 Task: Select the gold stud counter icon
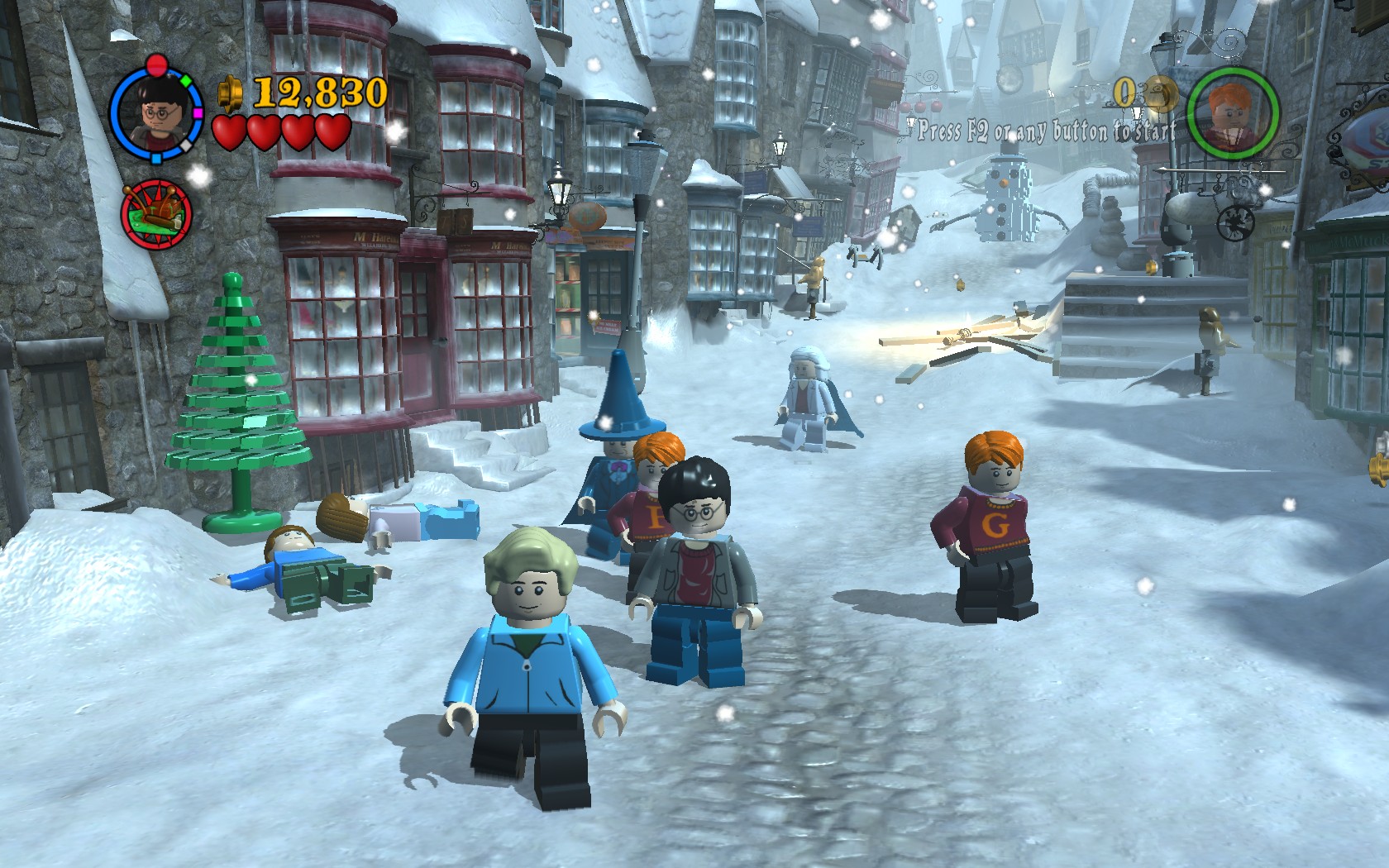coord(229,93)
